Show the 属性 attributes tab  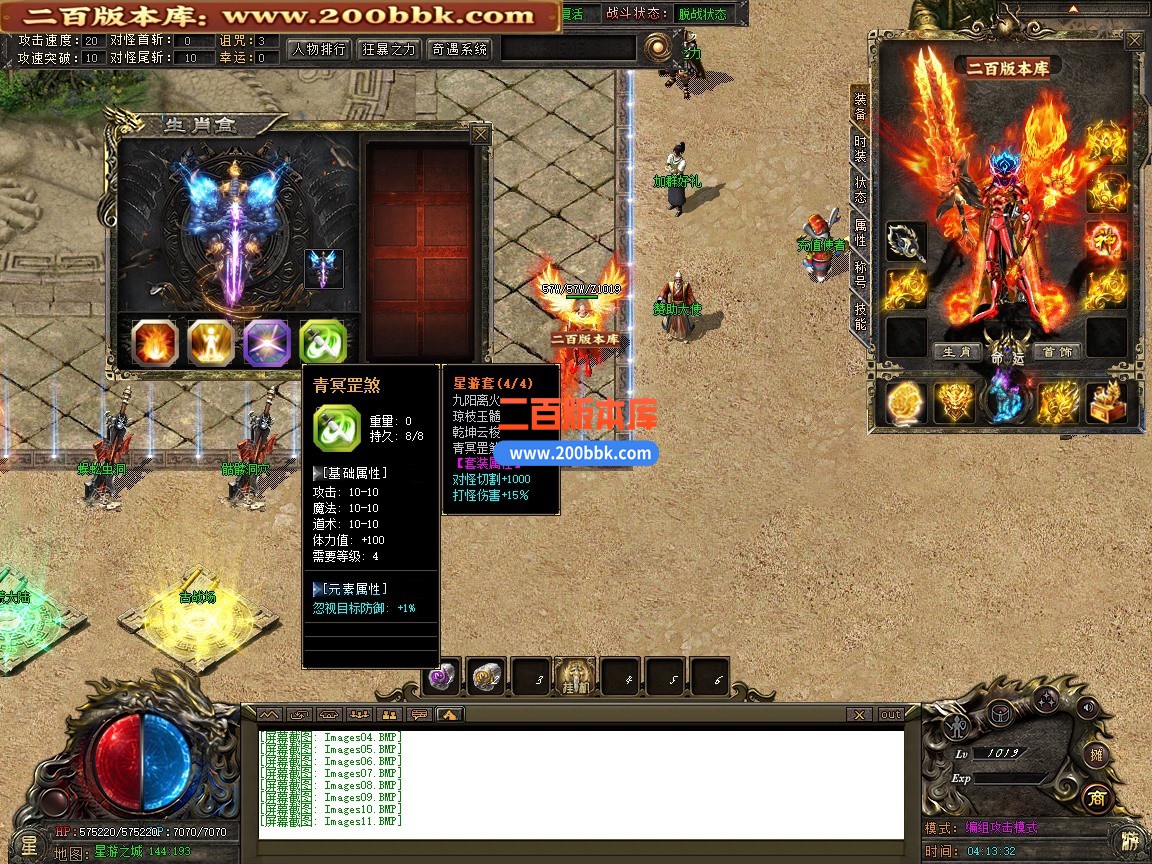[860, 233]
